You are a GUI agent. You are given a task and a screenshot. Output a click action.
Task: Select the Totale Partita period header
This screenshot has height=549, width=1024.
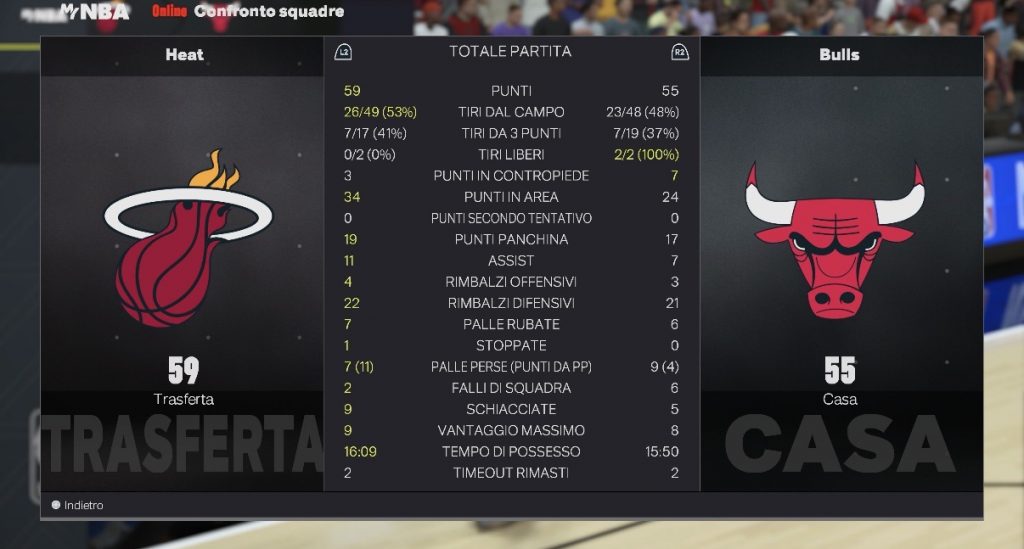[510, 51]
